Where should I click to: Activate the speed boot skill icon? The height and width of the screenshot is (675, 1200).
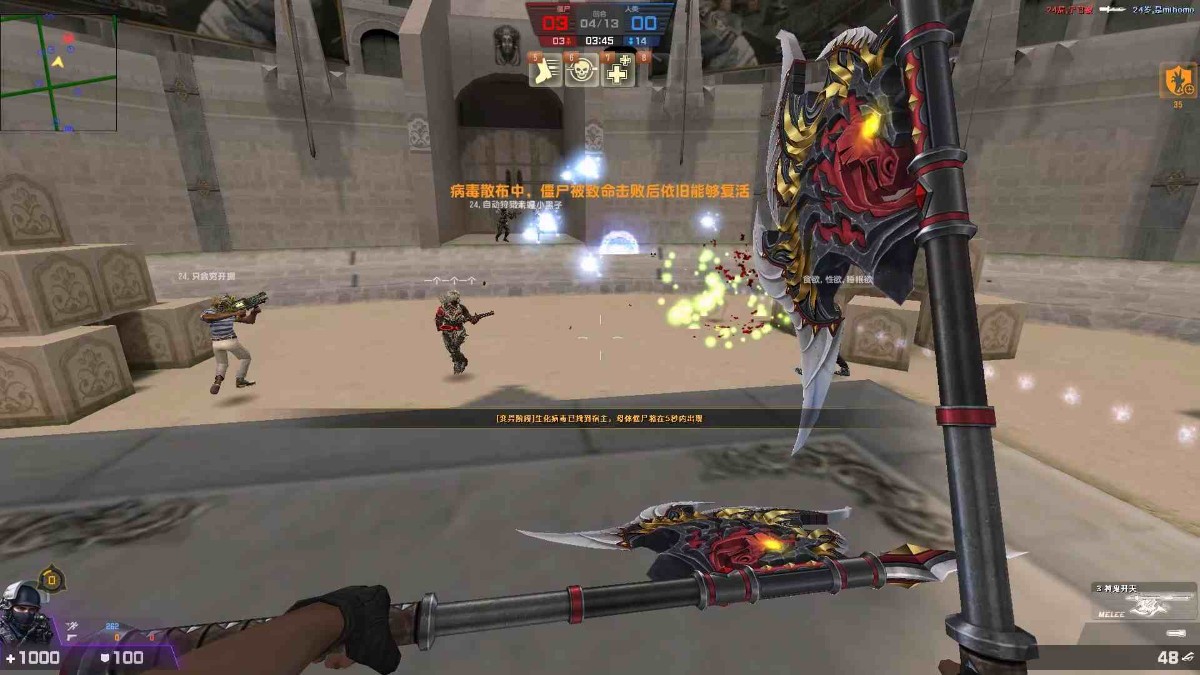point(545,70)
